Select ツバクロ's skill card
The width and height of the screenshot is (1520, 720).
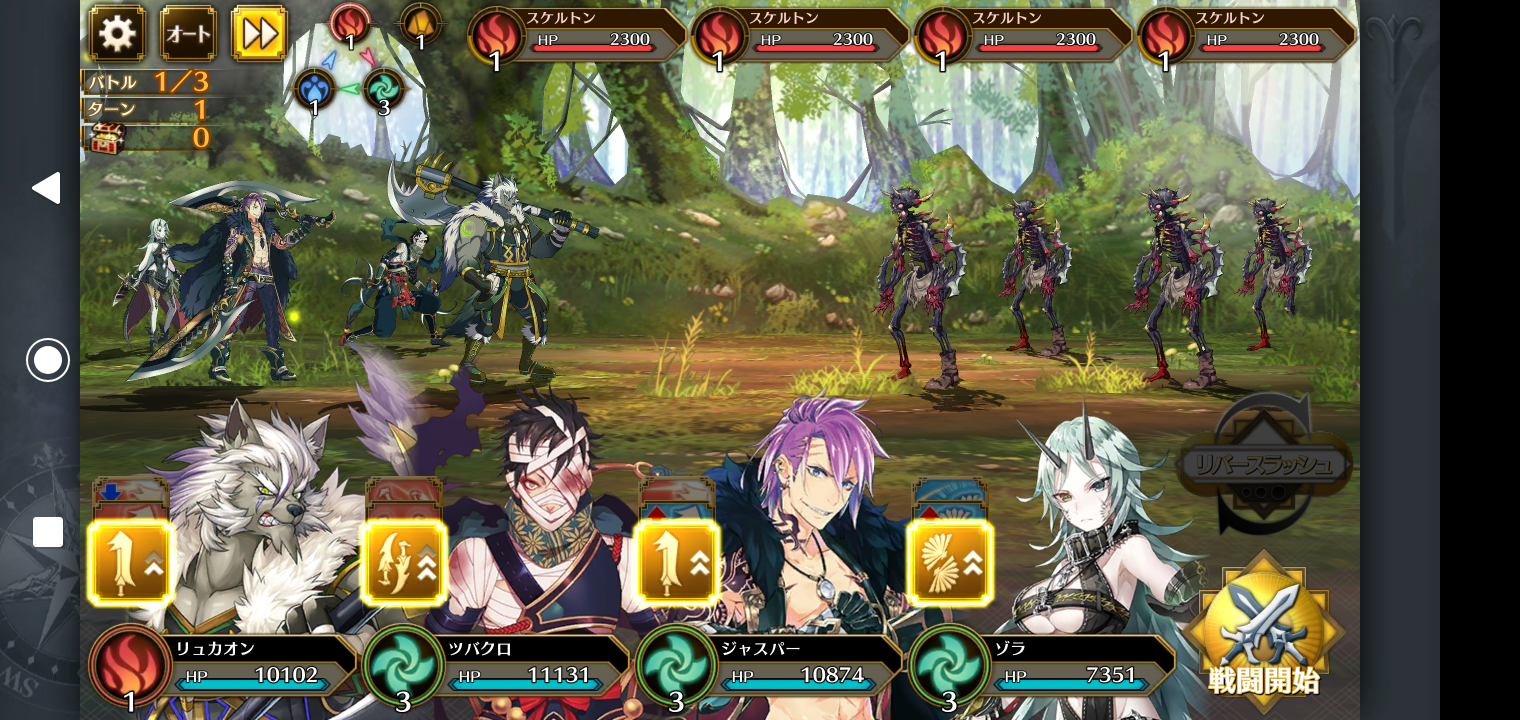404,562
